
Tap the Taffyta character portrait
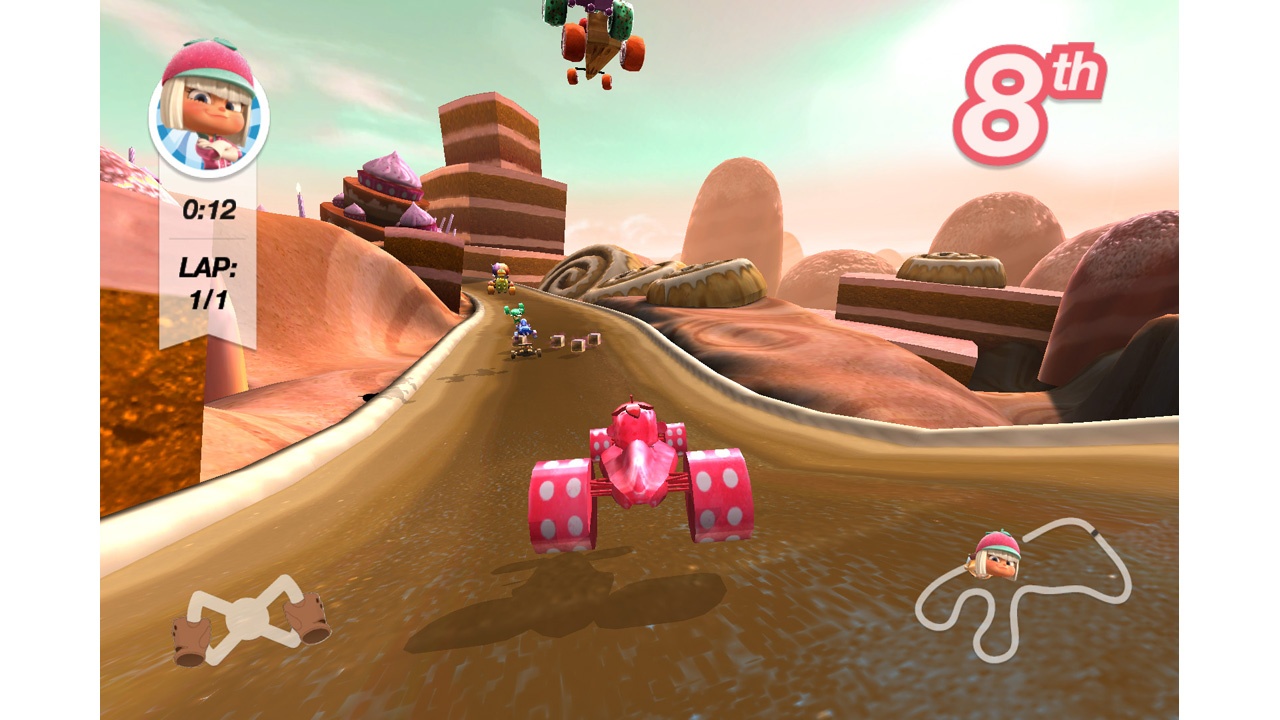(x=208, y=109)
